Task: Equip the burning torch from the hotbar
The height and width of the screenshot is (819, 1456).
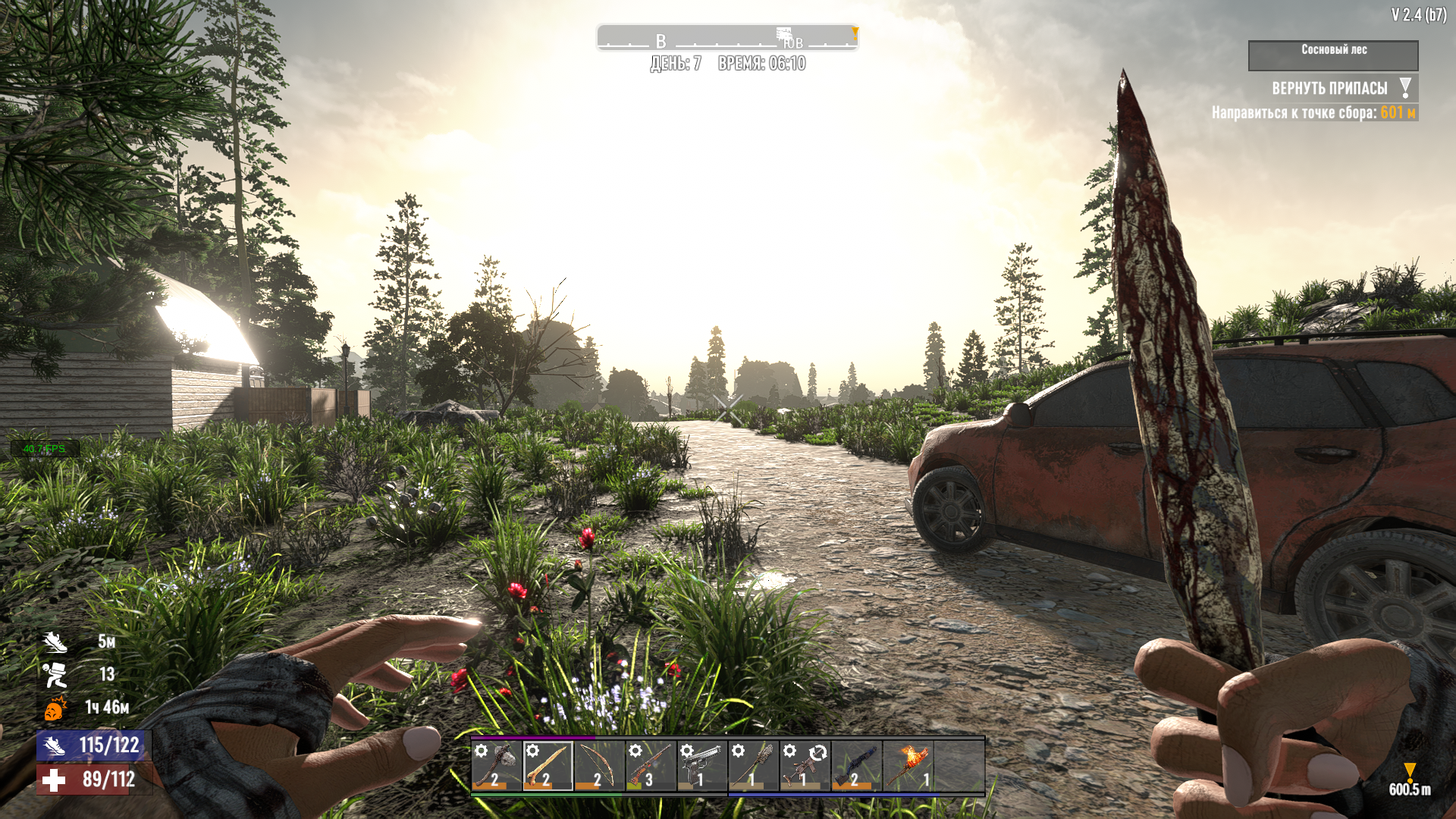Action: pos(908,766)
